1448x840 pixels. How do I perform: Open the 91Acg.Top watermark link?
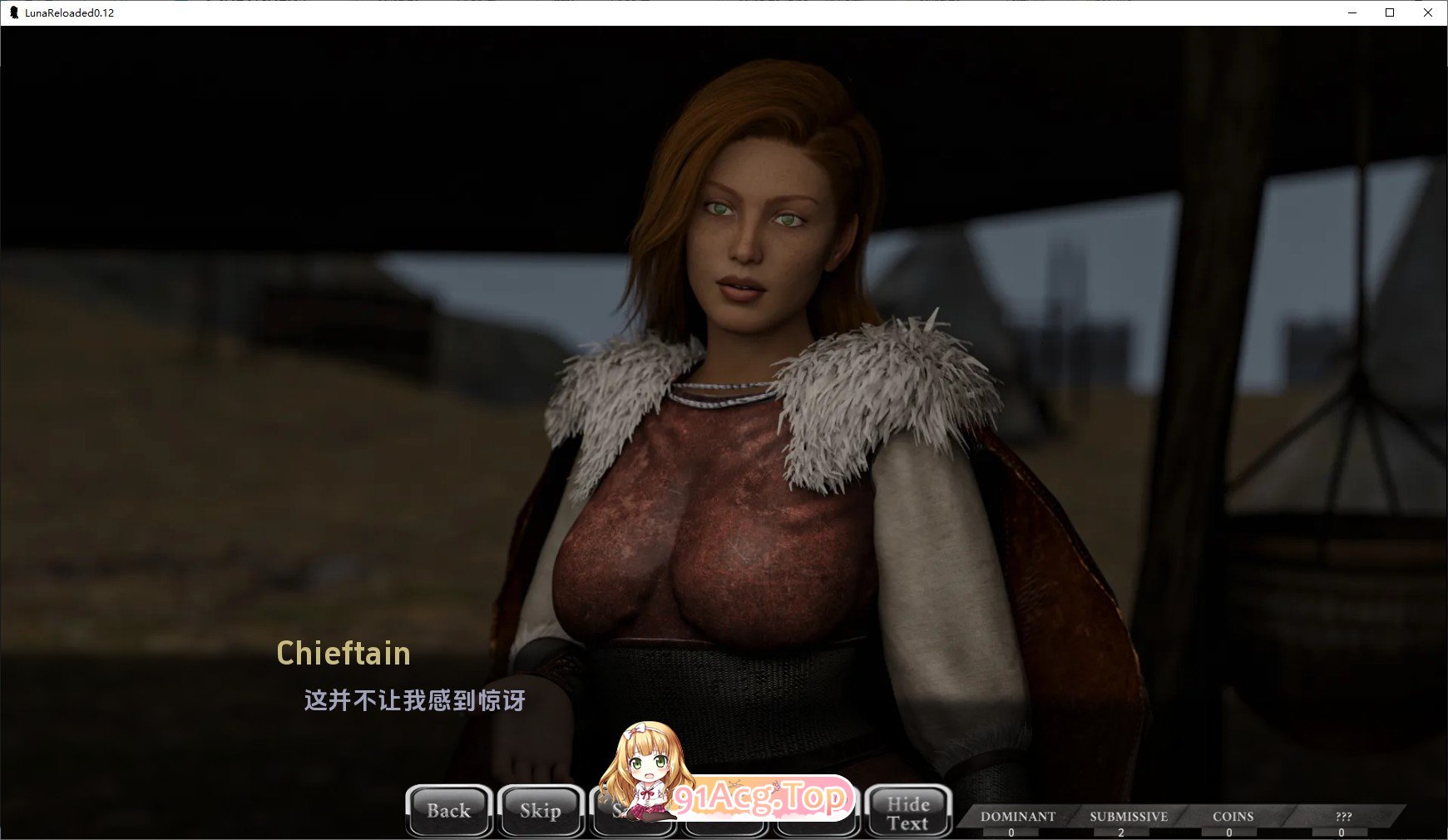761,800
